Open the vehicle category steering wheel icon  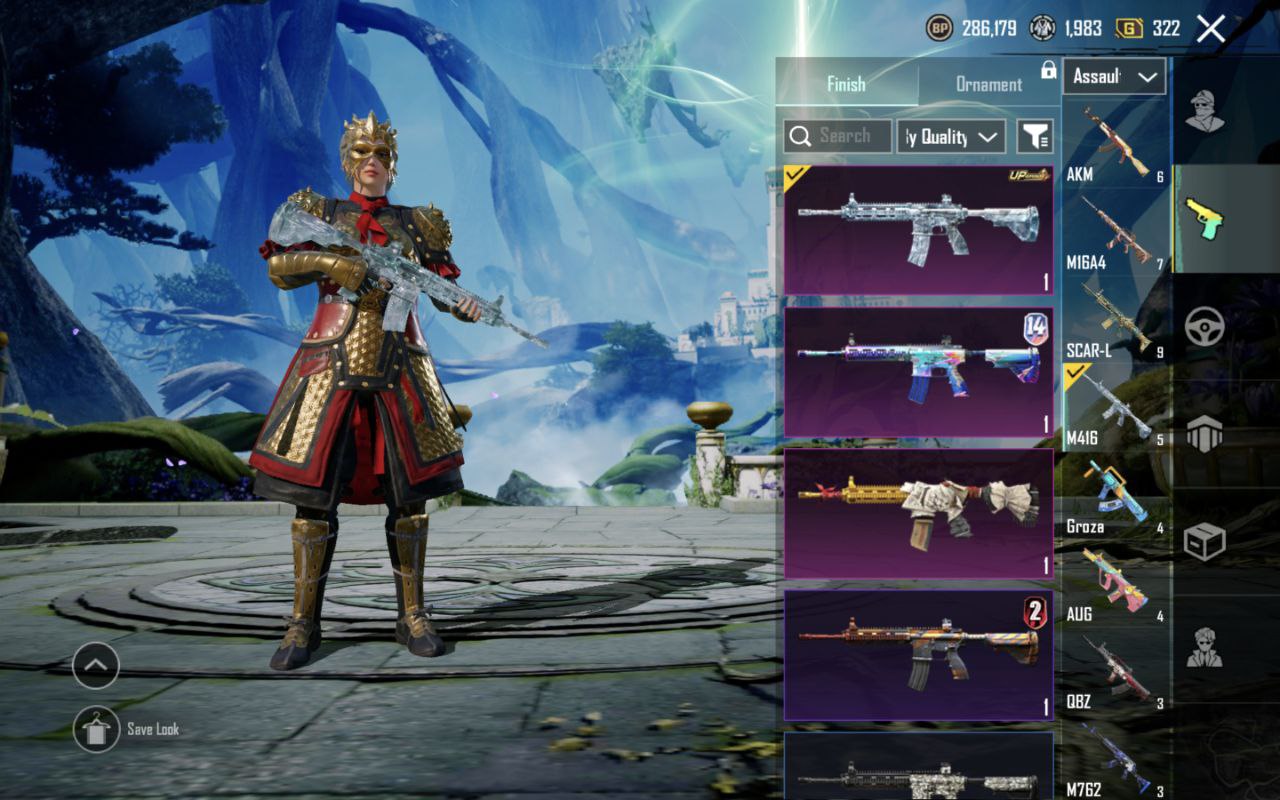pos(1204,326)
